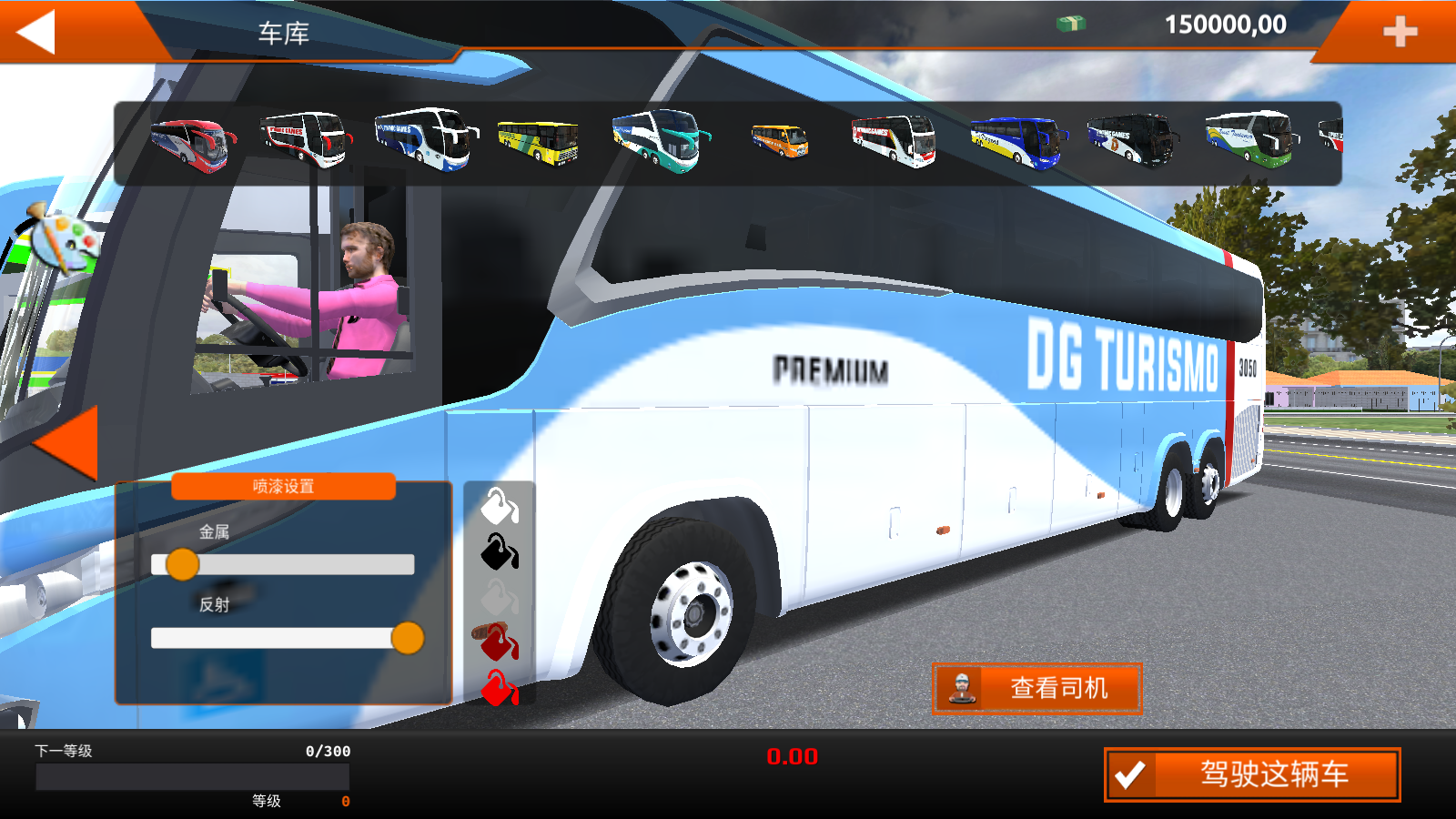Show the previous bus with the orange arrow
Viewport: 1456px width, 819px height.
[67, 442]
